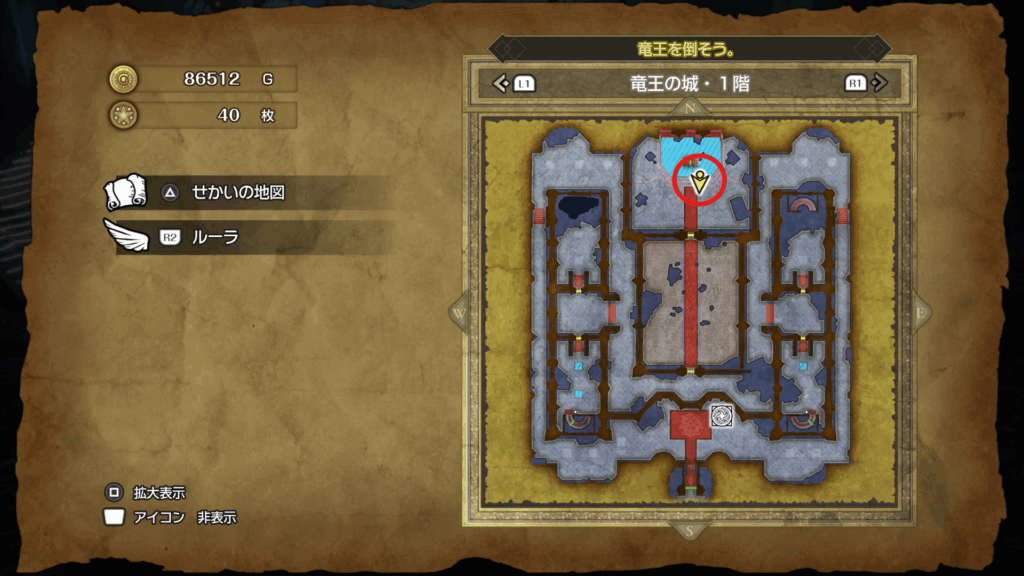
Task: Select the ルーラ zoom spell option
Action: click(x=216, y=238)
